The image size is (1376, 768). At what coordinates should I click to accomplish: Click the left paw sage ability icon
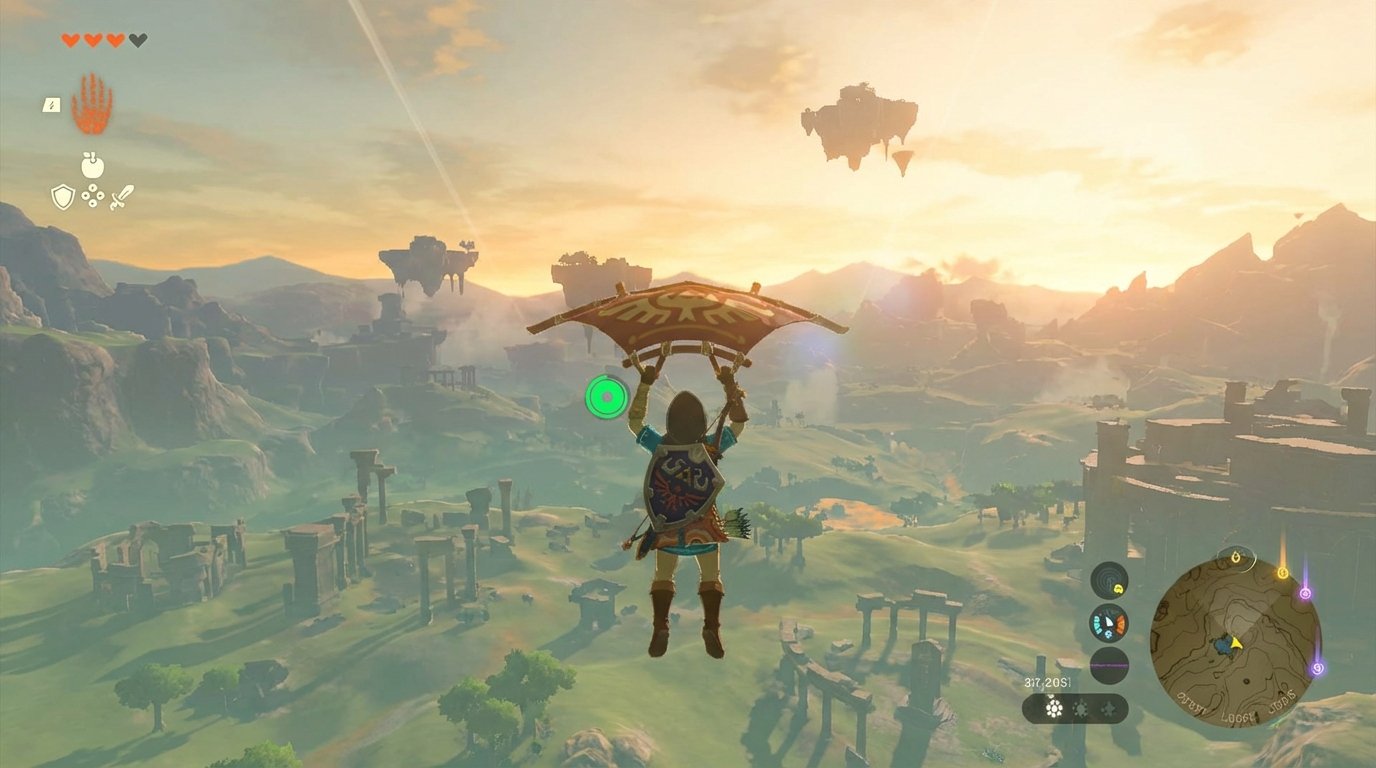[x=1054, y=708]
